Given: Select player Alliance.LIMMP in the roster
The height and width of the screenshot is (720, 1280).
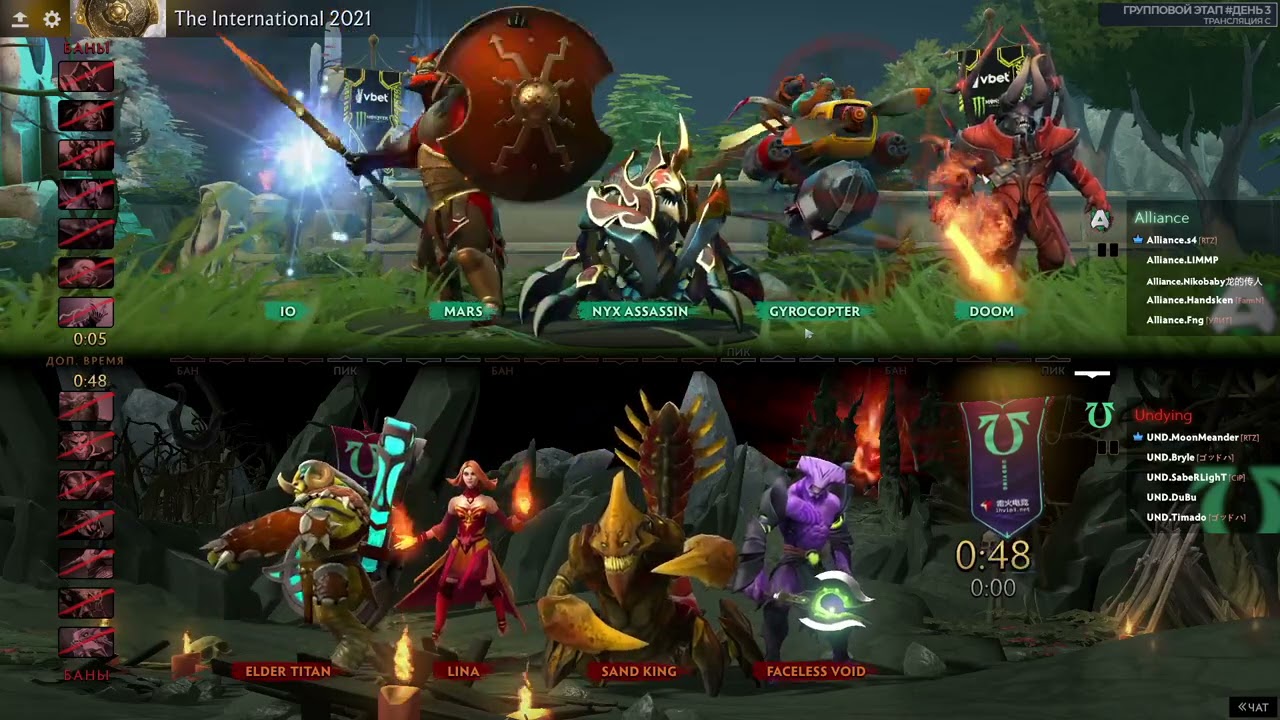Looking at the screenshot, I should click(x=1182, y=260).
